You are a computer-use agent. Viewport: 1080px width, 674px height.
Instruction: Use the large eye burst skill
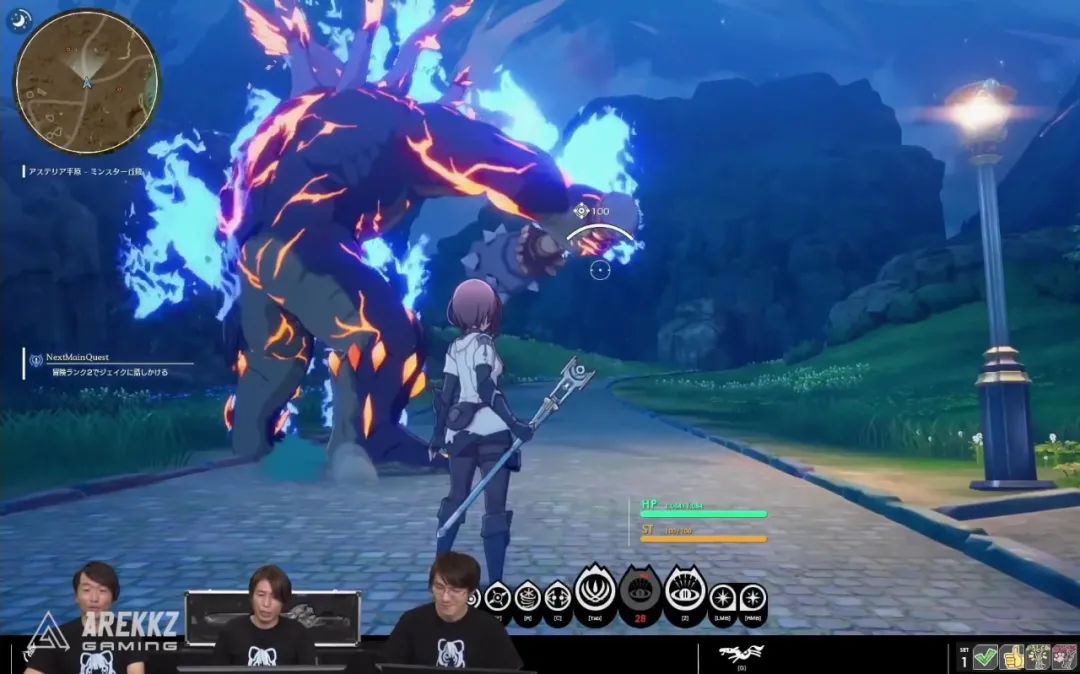[x=685, y=592]
